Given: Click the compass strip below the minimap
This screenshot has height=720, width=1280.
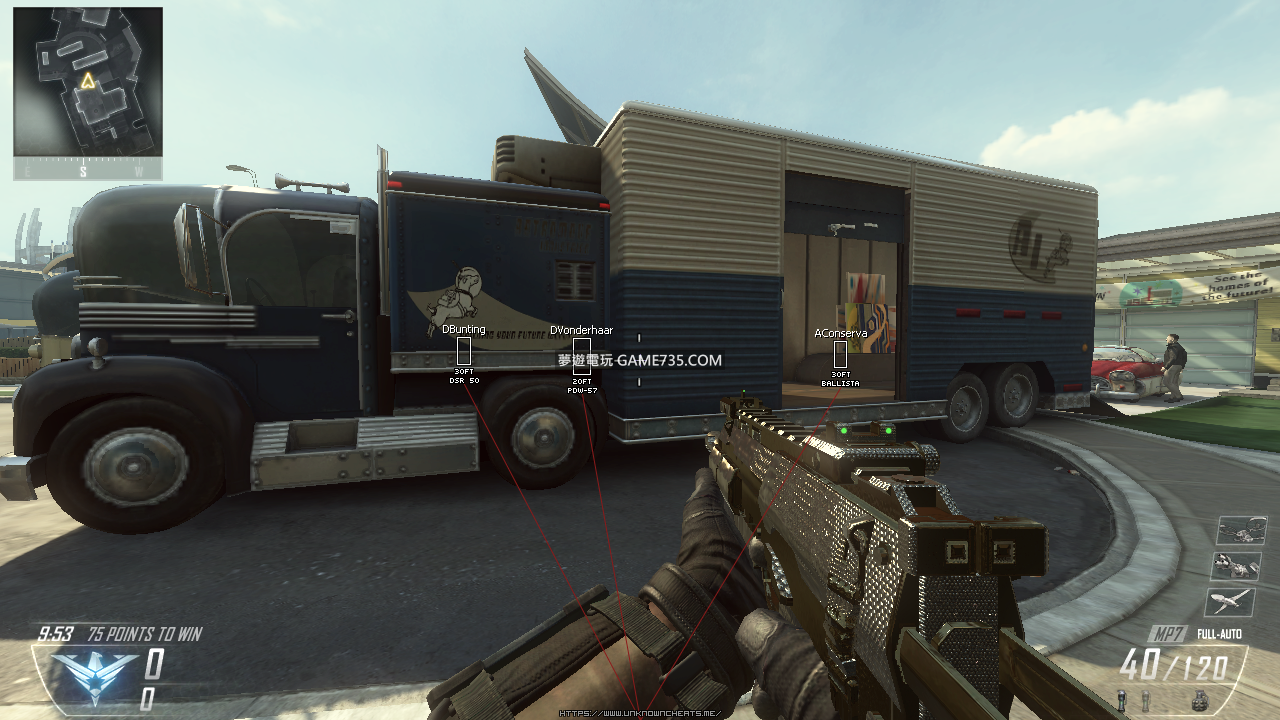Looking at the screenshot, I should click(x=88, y=171).
